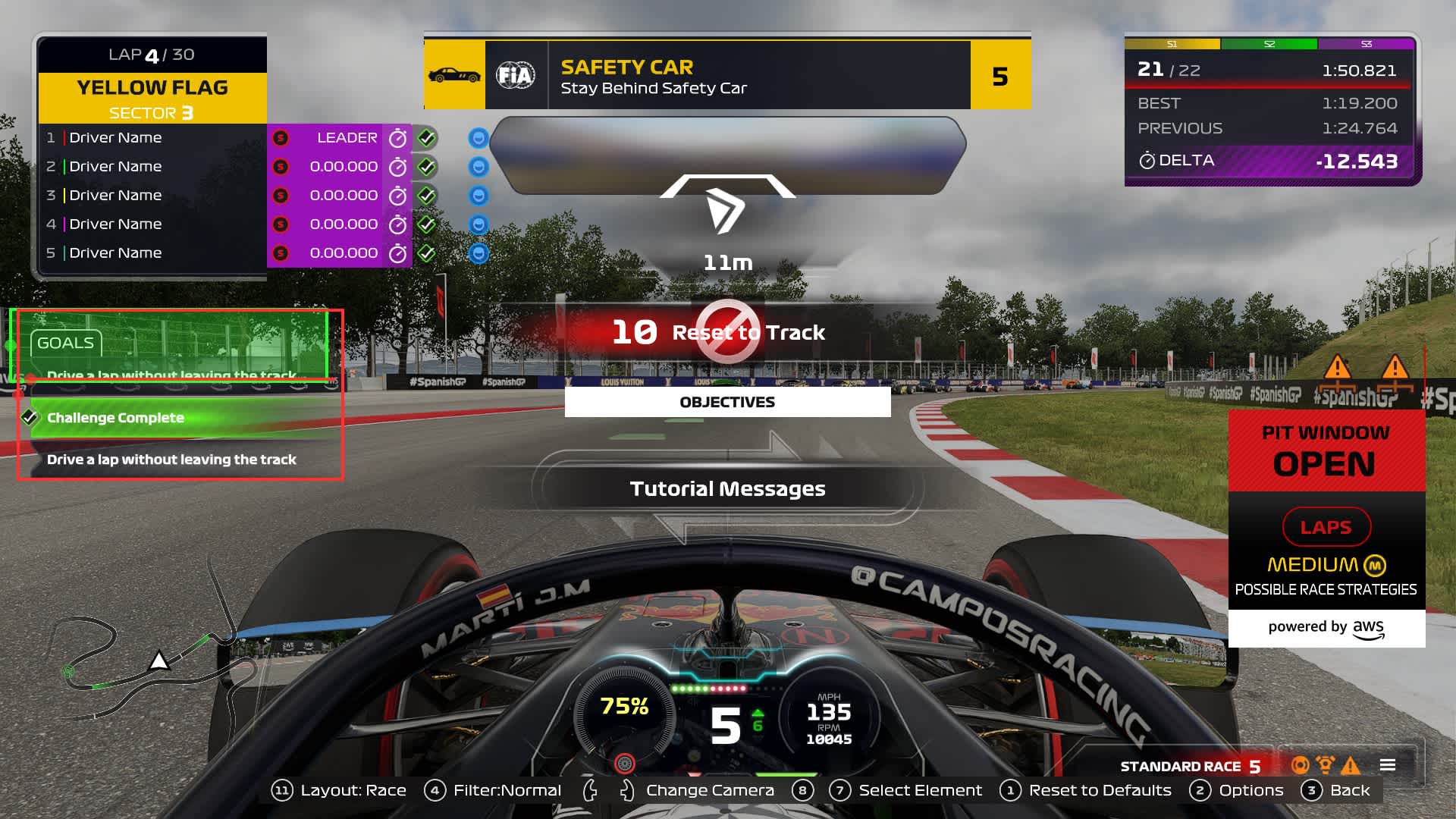The width and height of the screenshot is (1456, 819).
Task: Select the Safety Car notification panel
Action: click(x=726, y=75)
